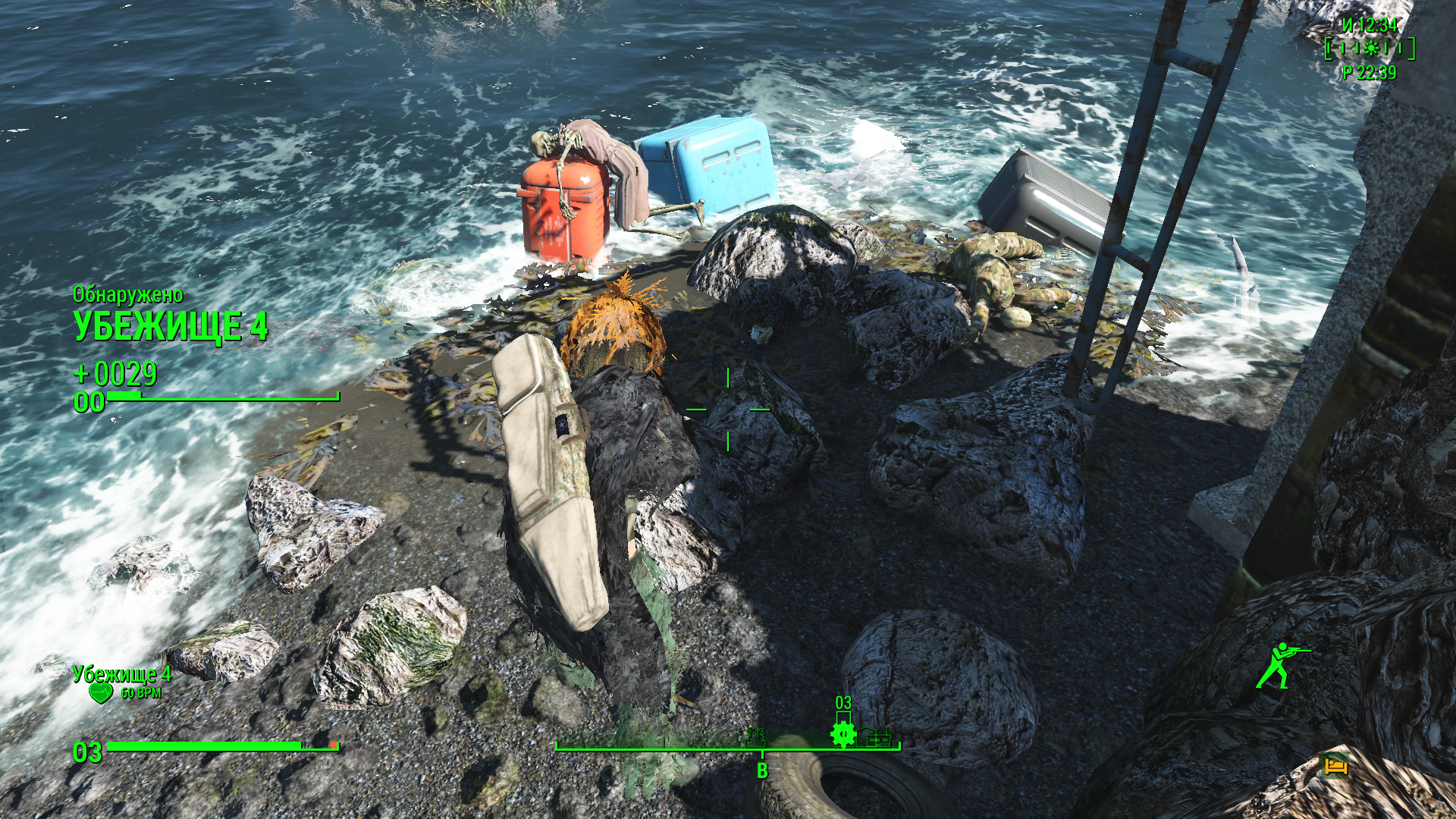Select the faint bush marker on the compass

(755, 735)
